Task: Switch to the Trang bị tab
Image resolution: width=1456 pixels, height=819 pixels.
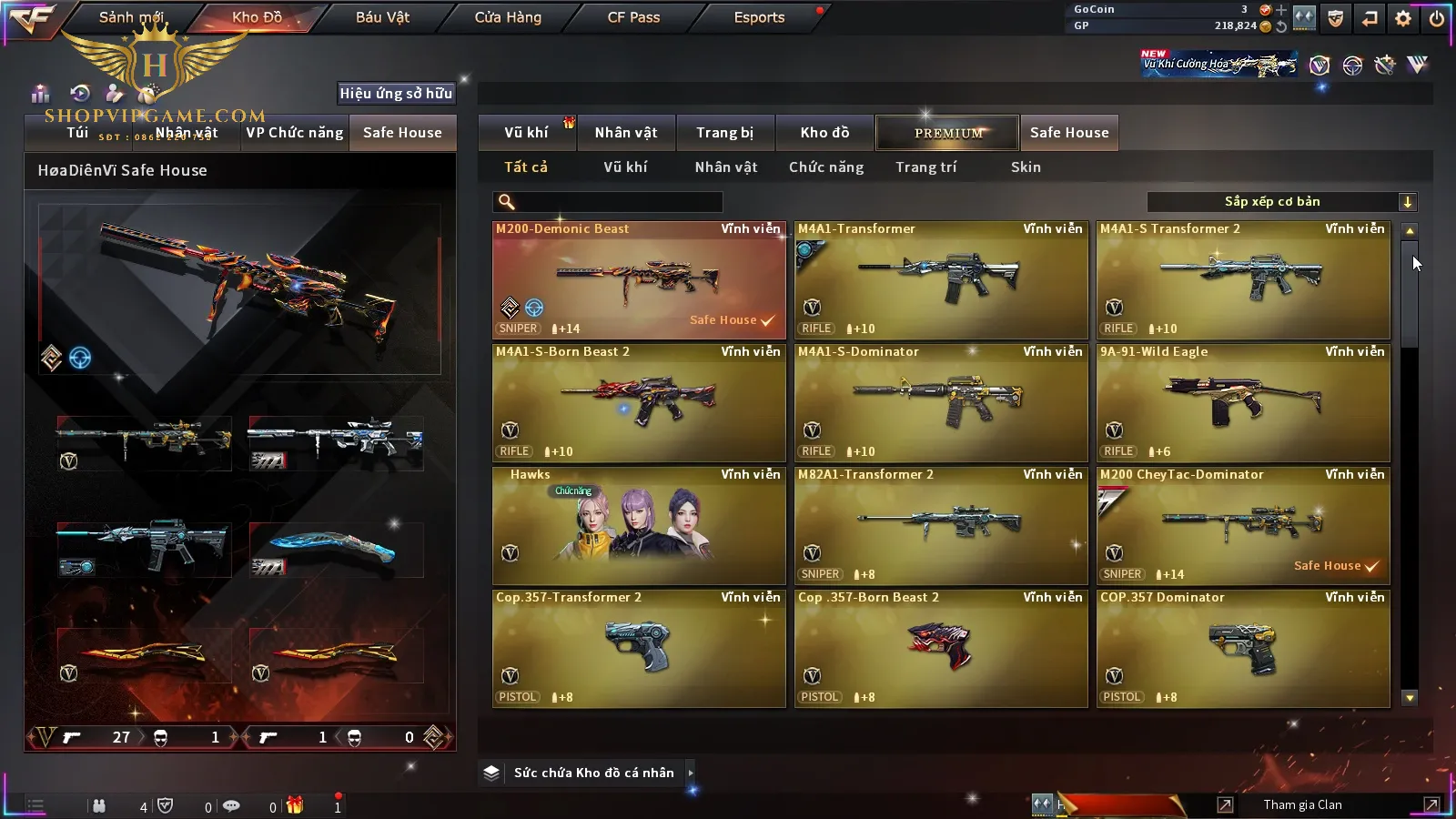Action: pos(725,133)
